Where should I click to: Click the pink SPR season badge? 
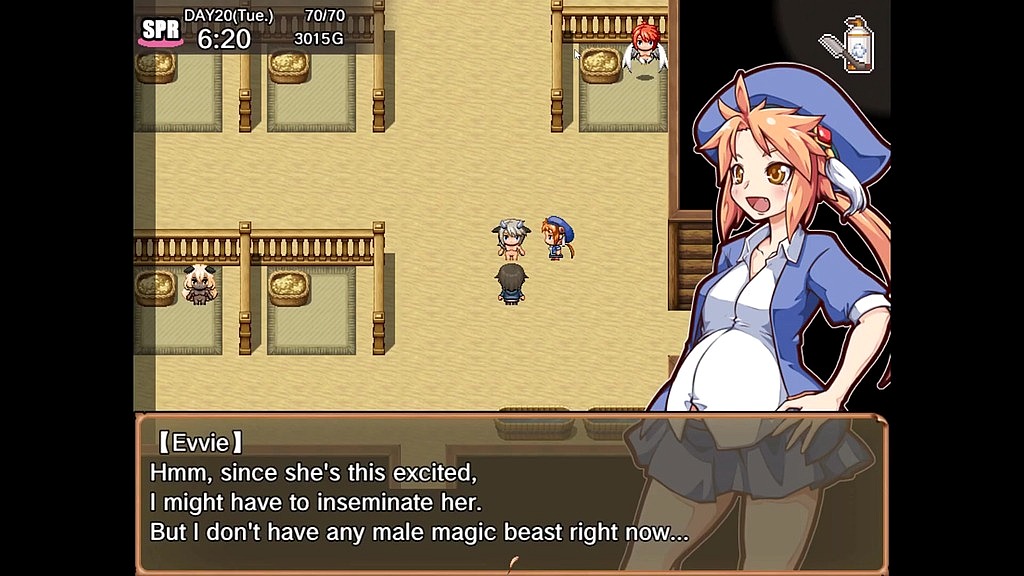pos(160,31)
